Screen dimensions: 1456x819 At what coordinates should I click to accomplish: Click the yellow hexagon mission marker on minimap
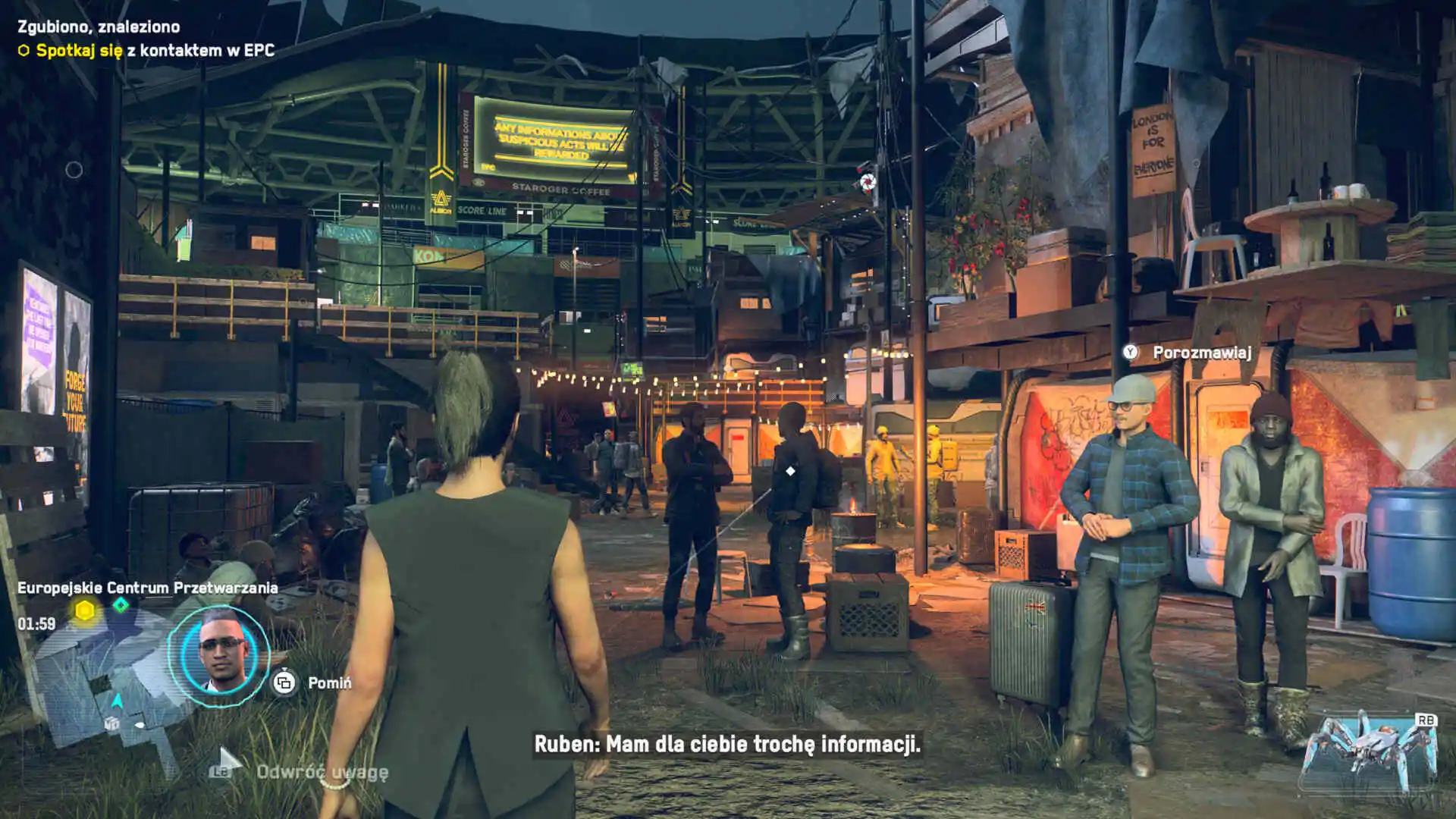85,610
